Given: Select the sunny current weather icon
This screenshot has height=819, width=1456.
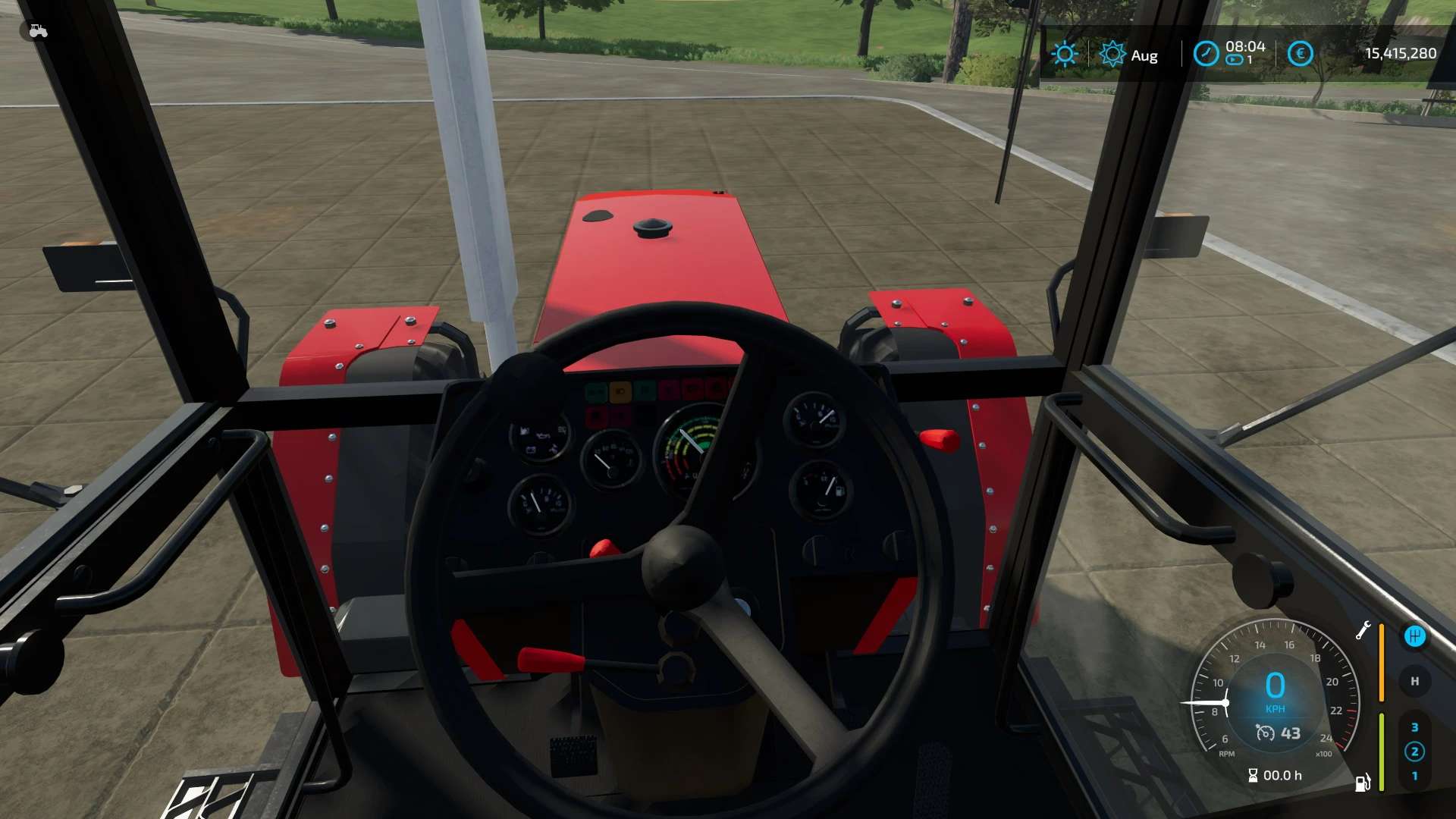Looking at the screenshot, I should point(1065,54).
